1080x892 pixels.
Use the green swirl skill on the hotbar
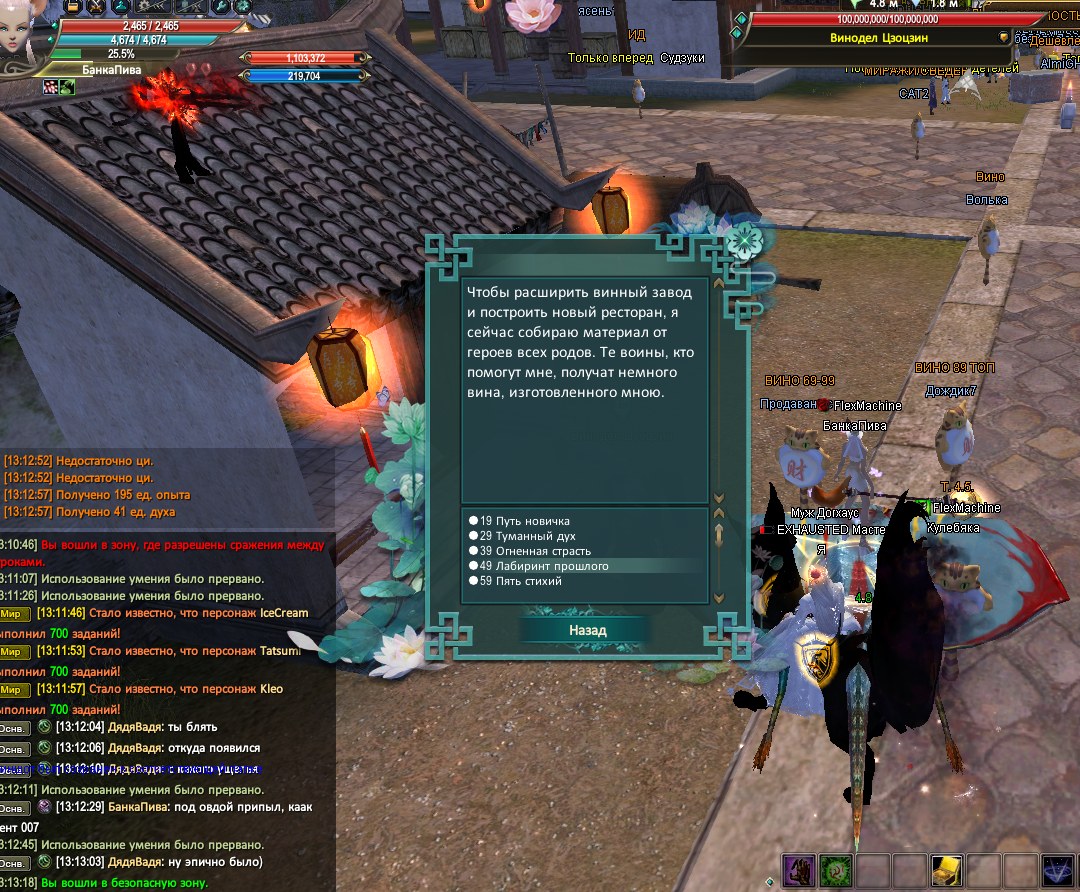click(834, 871)
